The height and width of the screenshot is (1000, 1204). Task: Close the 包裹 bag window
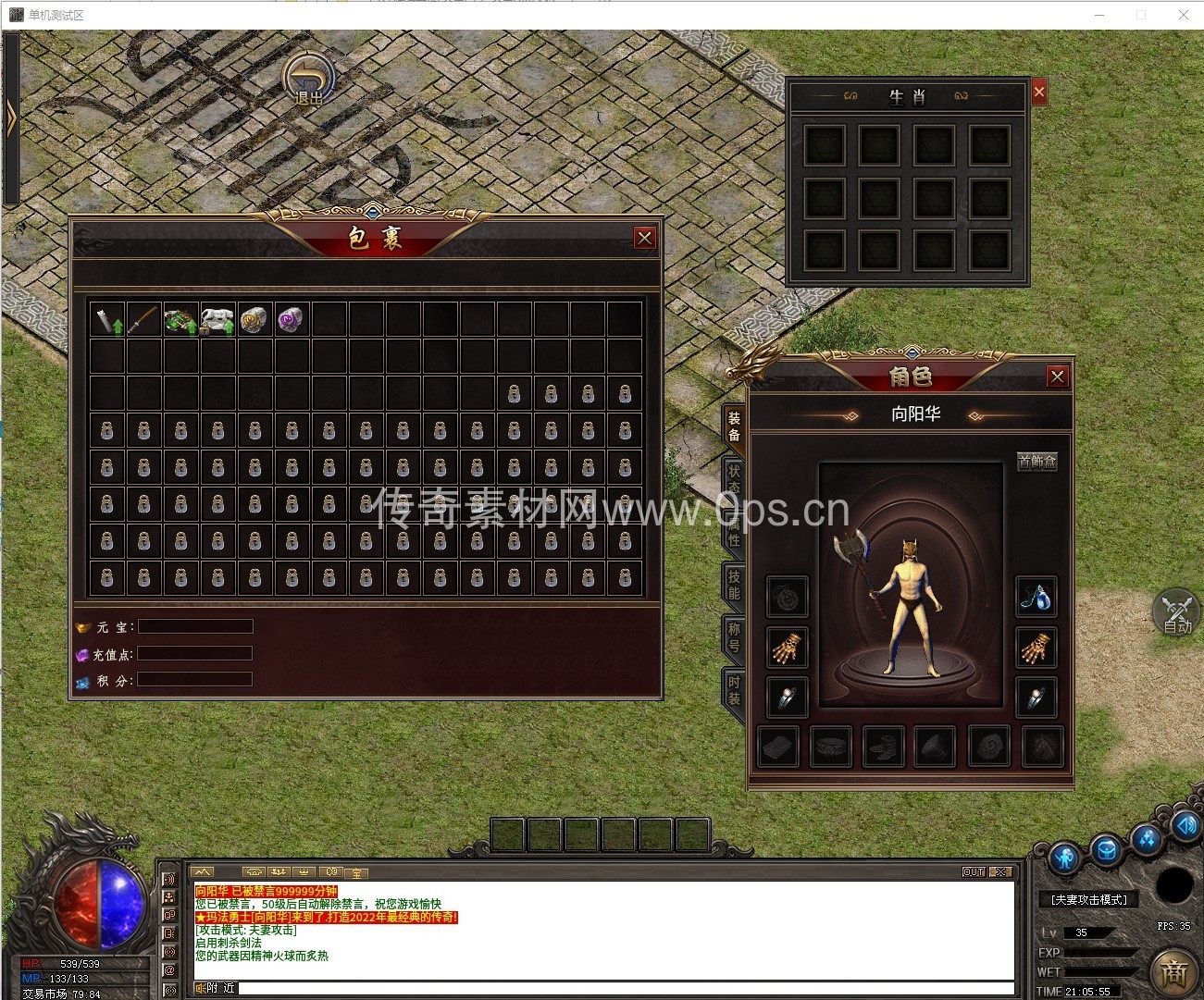point(645,238)
